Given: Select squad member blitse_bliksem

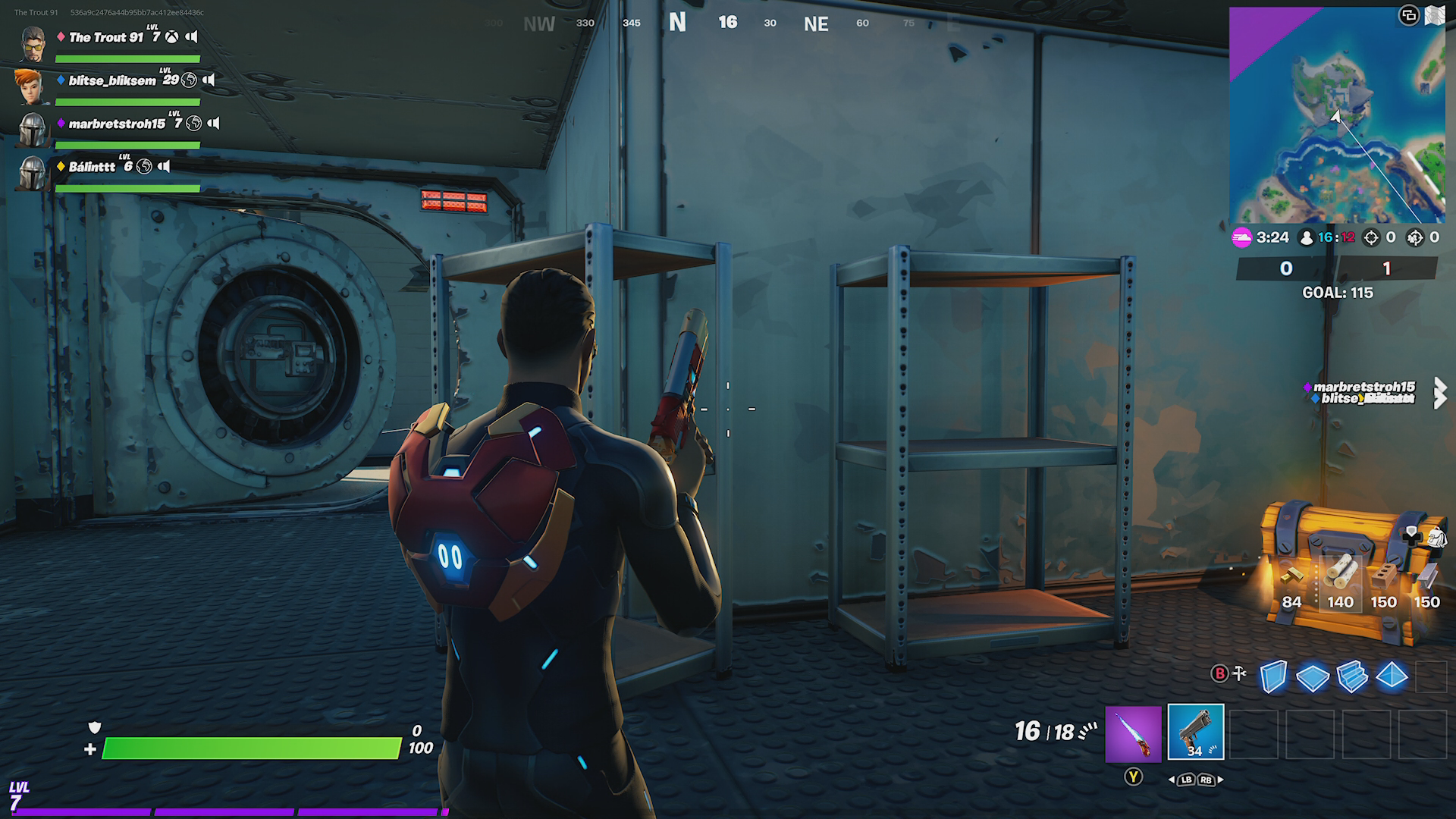Looking at the screenshot, I should pos(111,80).
